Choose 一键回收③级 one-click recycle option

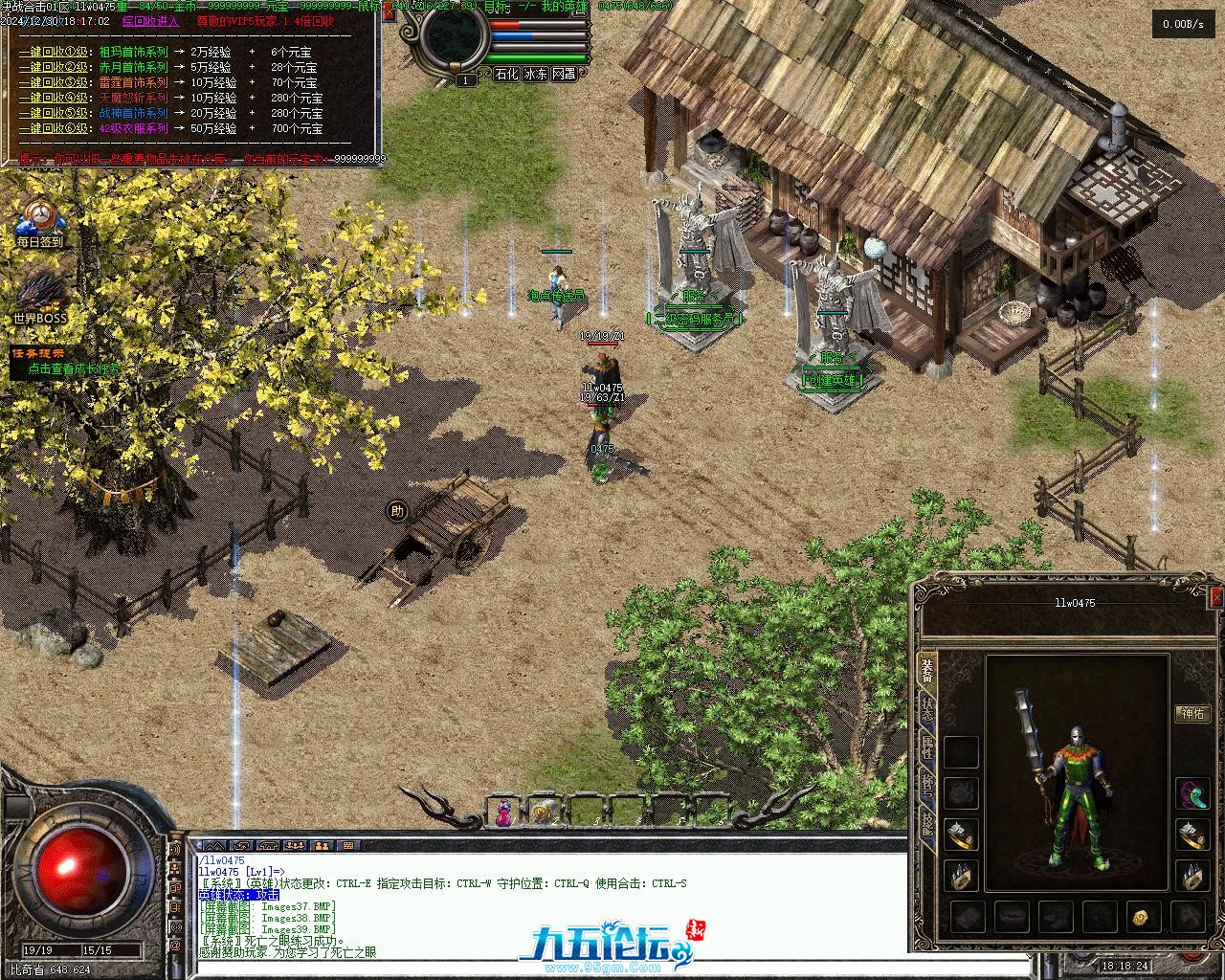[53, 82]
